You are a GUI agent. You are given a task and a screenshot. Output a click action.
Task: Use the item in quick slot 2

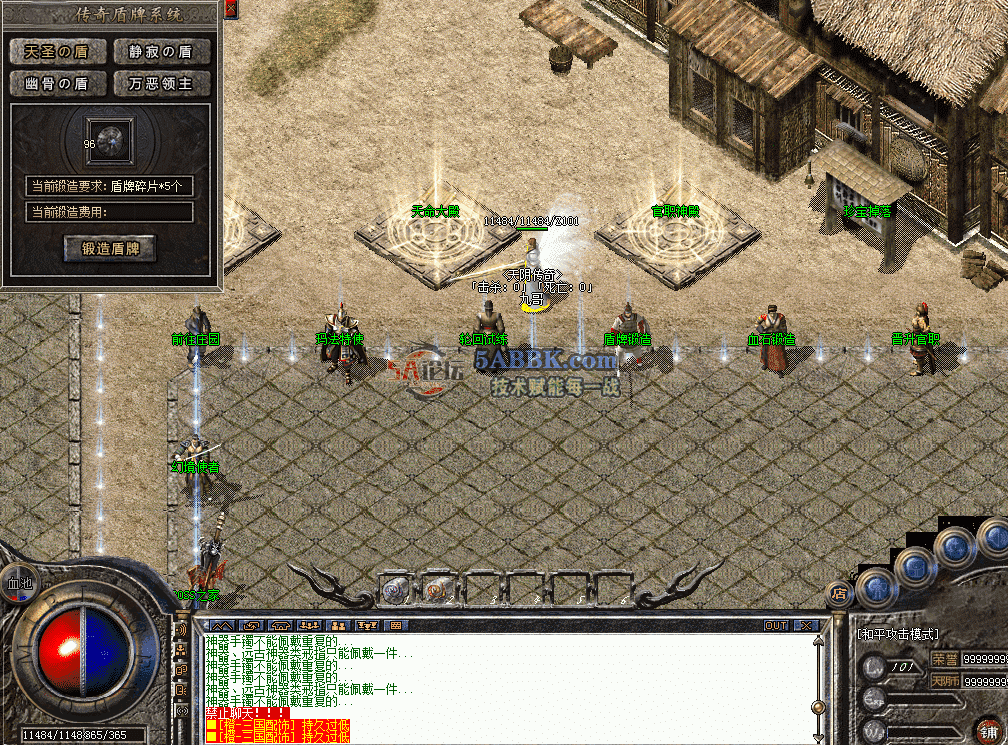(x=437, y=589)
